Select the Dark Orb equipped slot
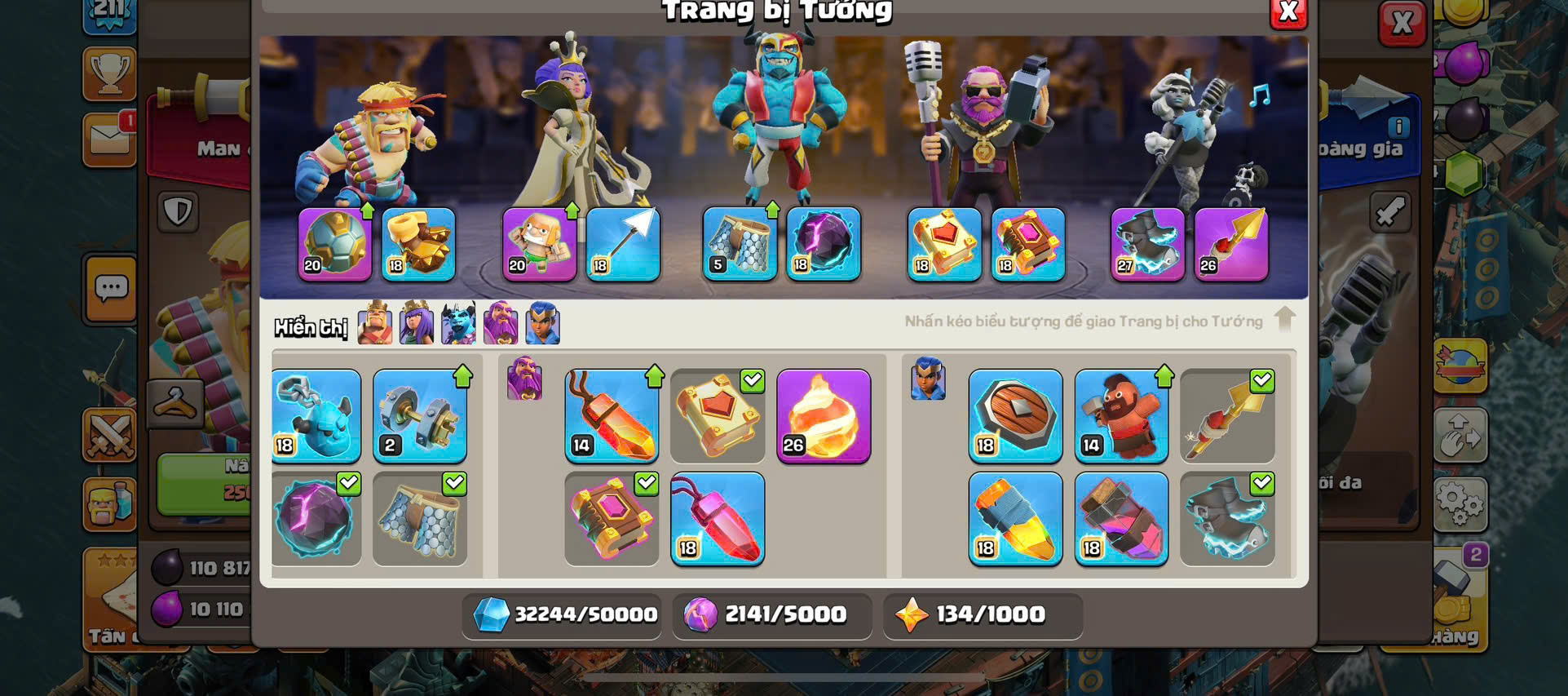Image resolution: width=1568 pixels, height=696 pixels. 824,244
